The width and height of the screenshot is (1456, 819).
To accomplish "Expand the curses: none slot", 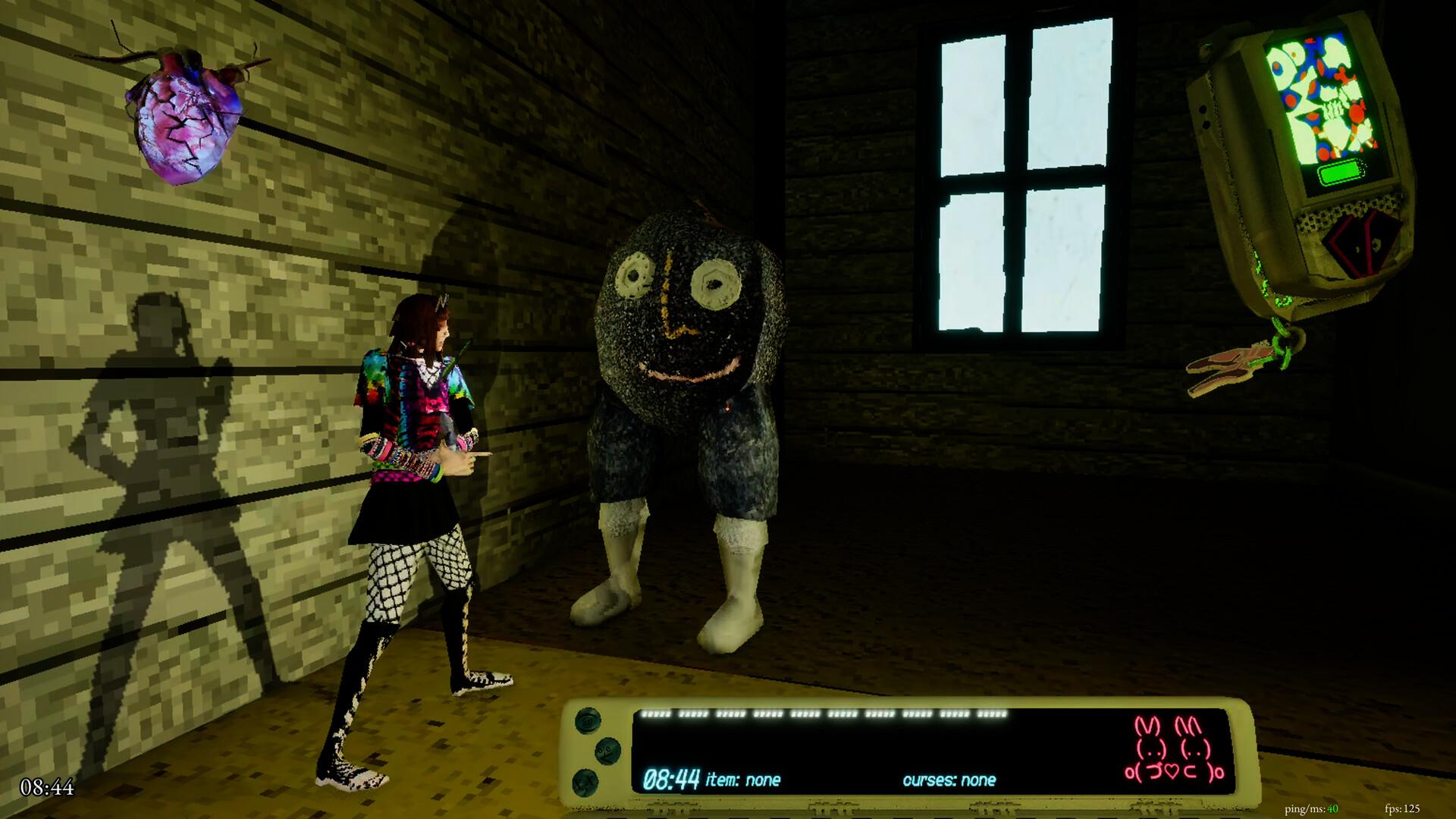I will tap(950, 780).
